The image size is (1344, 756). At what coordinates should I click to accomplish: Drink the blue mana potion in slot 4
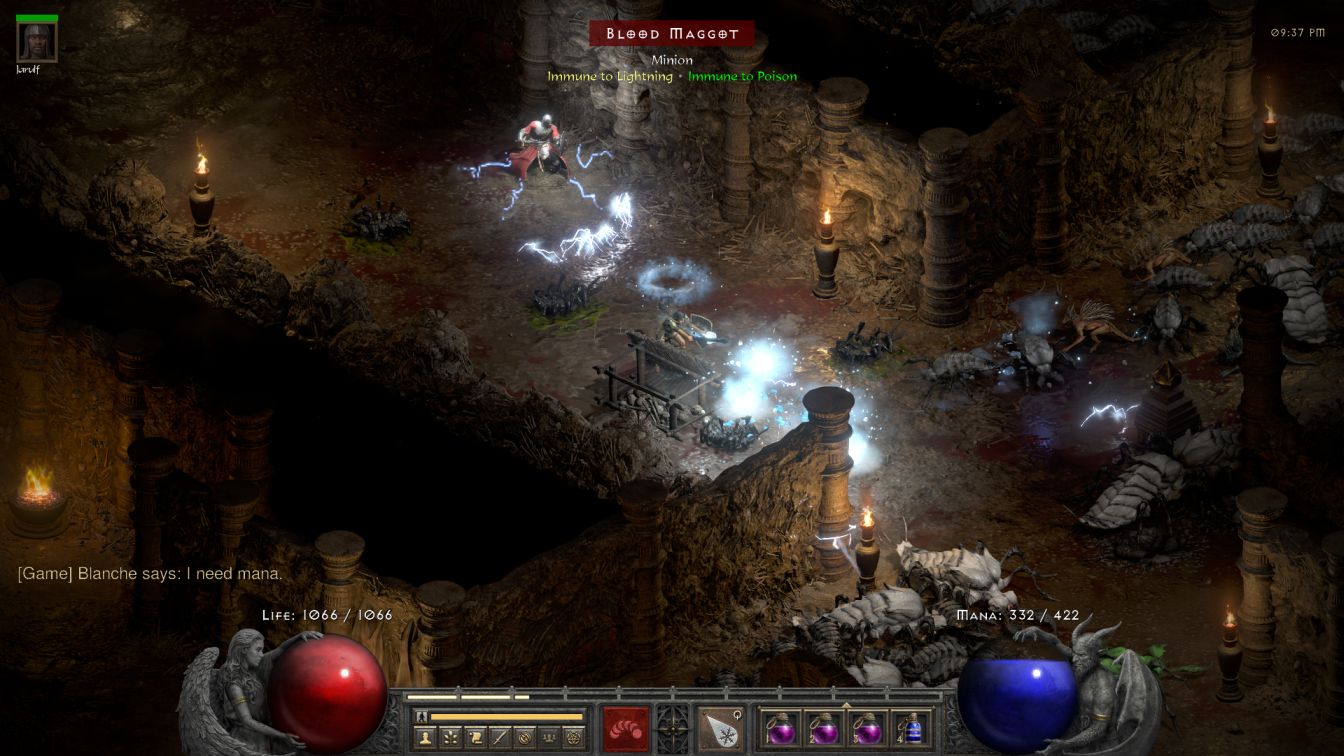tap(911, 728)
